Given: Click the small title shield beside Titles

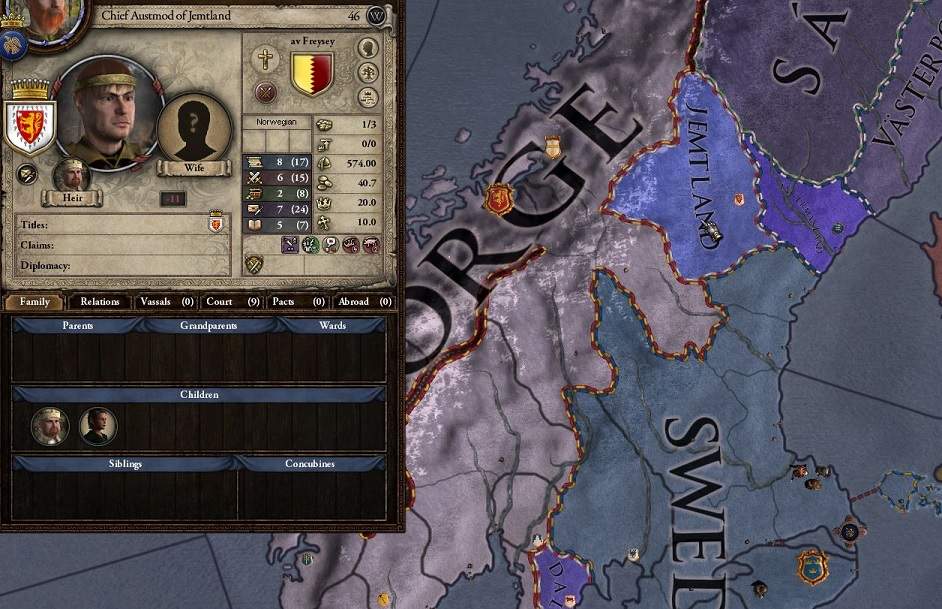Looking at the screenshot, I should (x=215, y=224).
